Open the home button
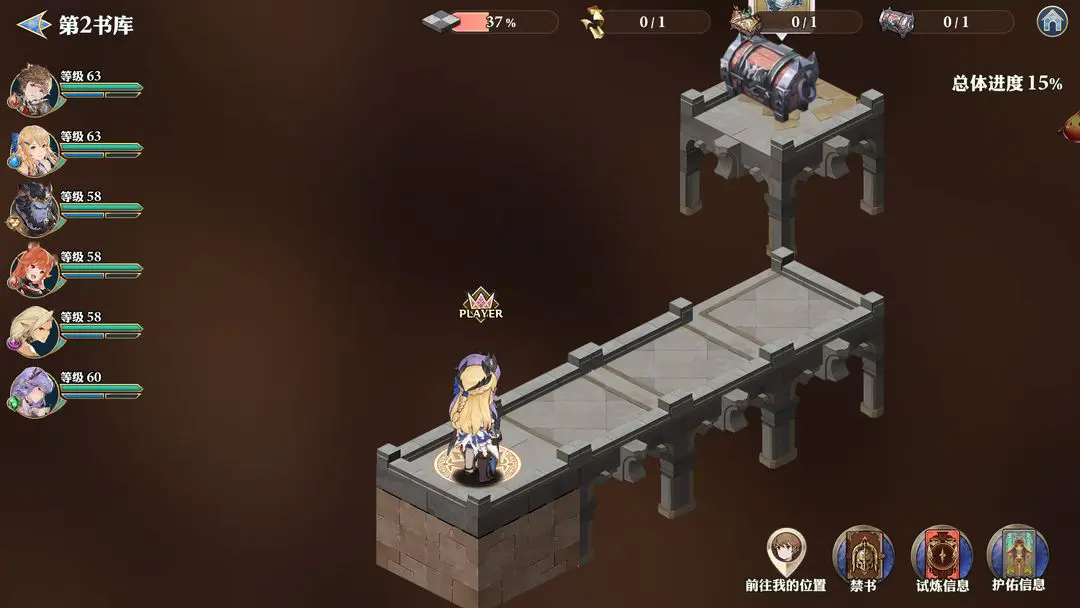The height and width of the screenshot is (608, 1080). point(1052,21)
